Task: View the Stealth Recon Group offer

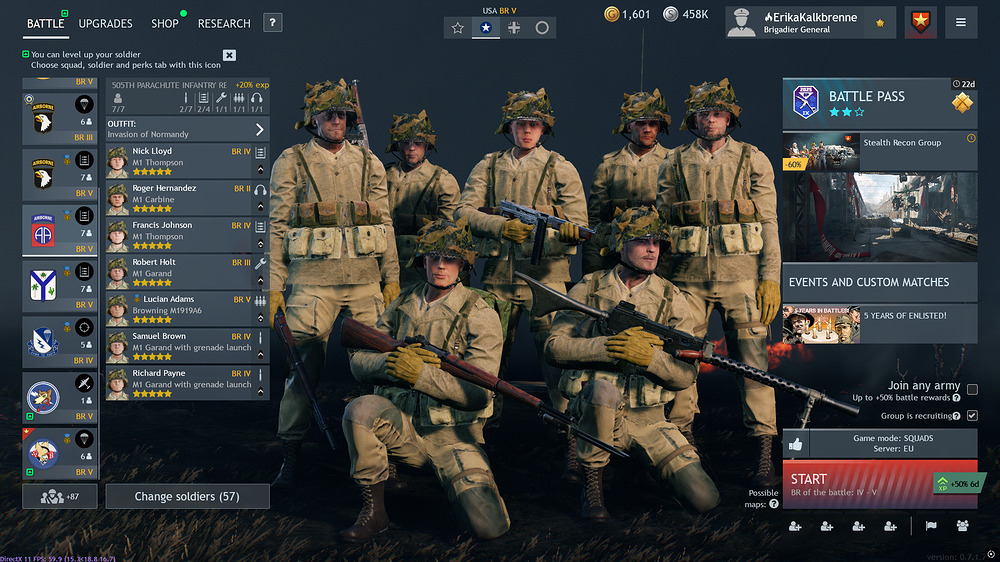Action: 879,152
